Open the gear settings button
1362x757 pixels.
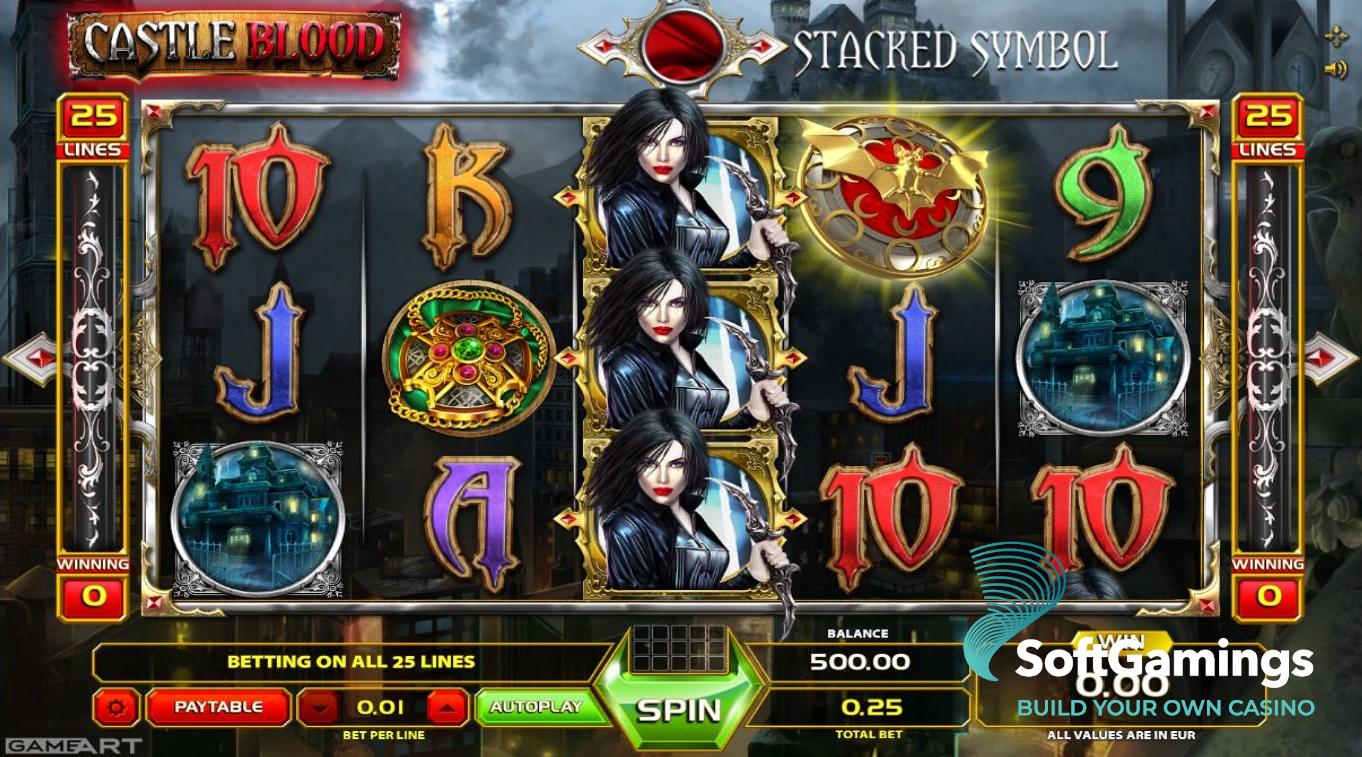tap(117, 707)
